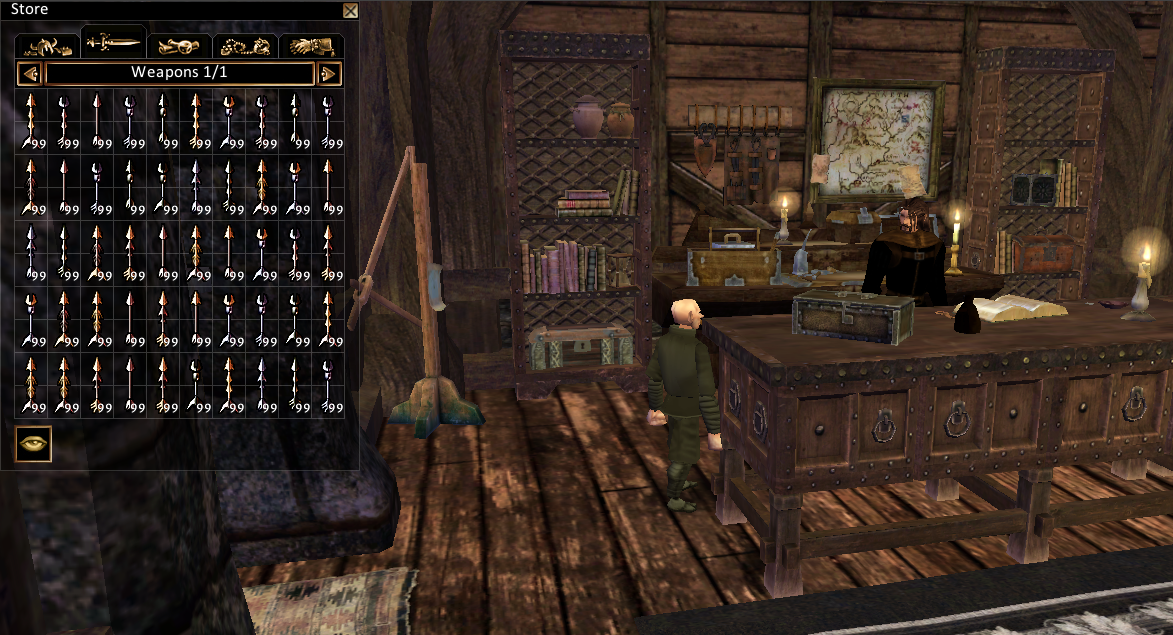Select the last arrow stack in top row

pos(328,121)
